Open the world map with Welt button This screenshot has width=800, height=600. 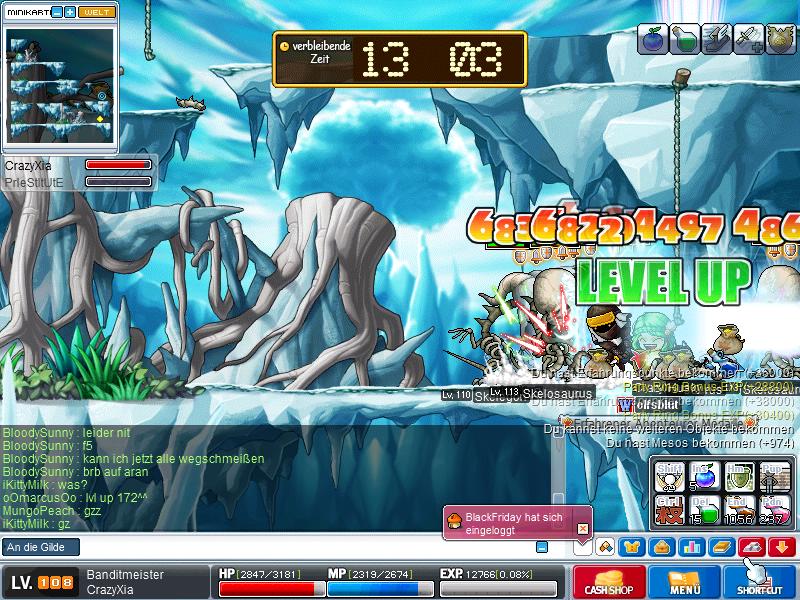[x=96, y=12]
